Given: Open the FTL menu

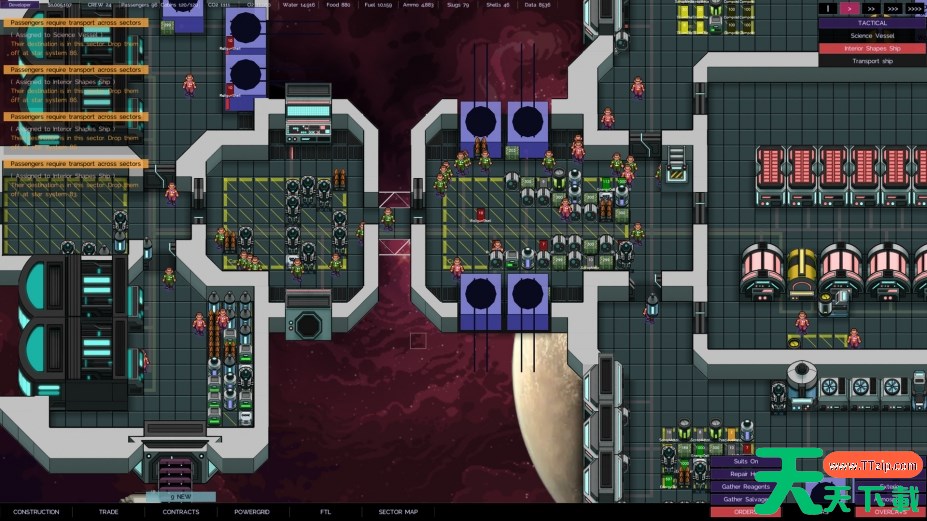Looking at the screenshot, I should [325, 512].
